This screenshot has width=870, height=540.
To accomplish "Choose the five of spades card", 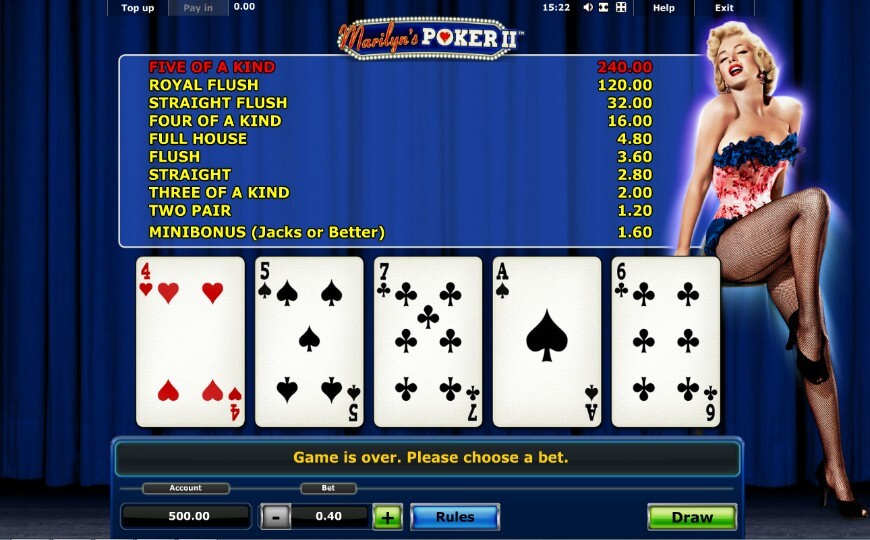I will [x=309, y=341].
